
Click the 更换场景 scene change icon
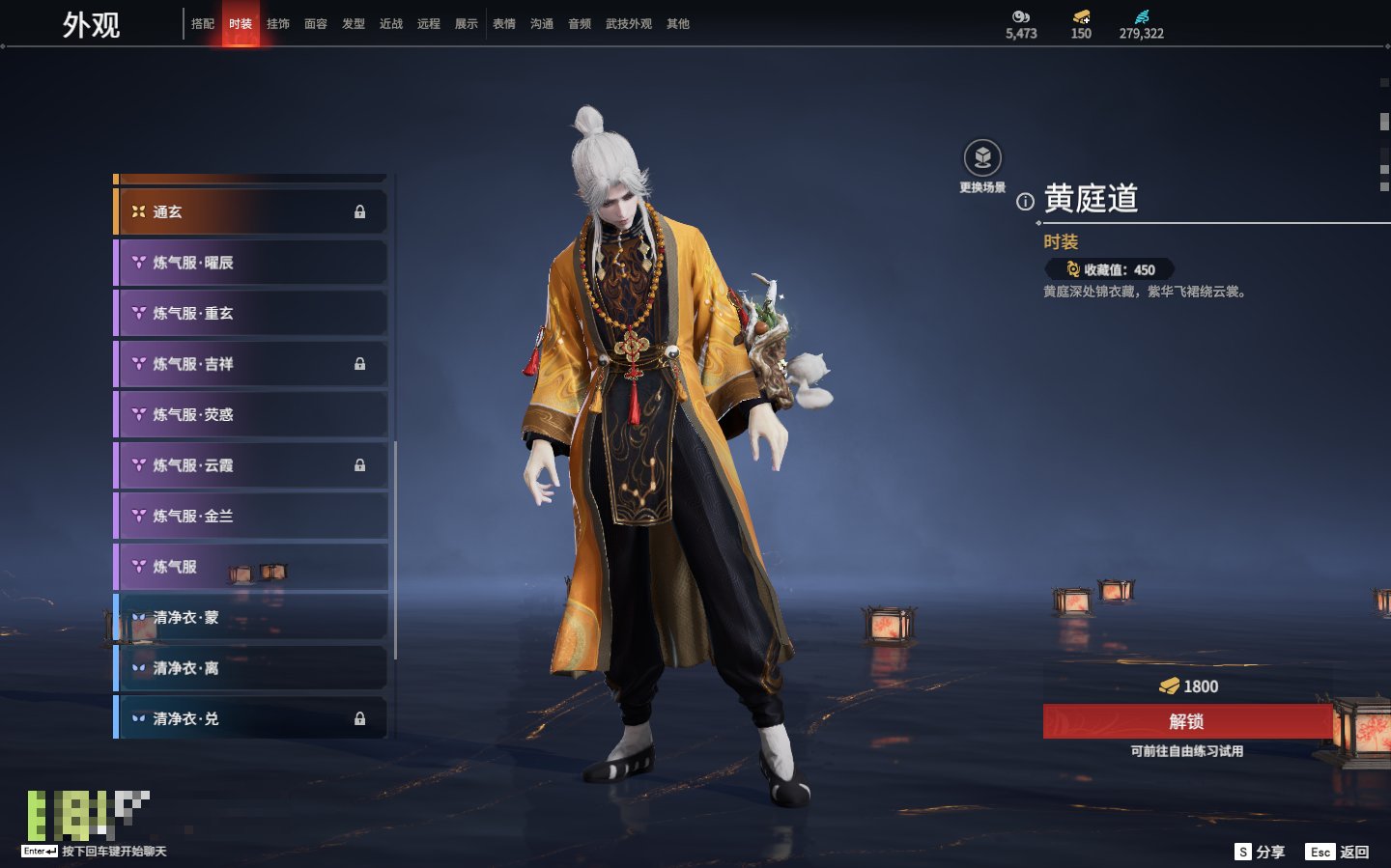982,158
